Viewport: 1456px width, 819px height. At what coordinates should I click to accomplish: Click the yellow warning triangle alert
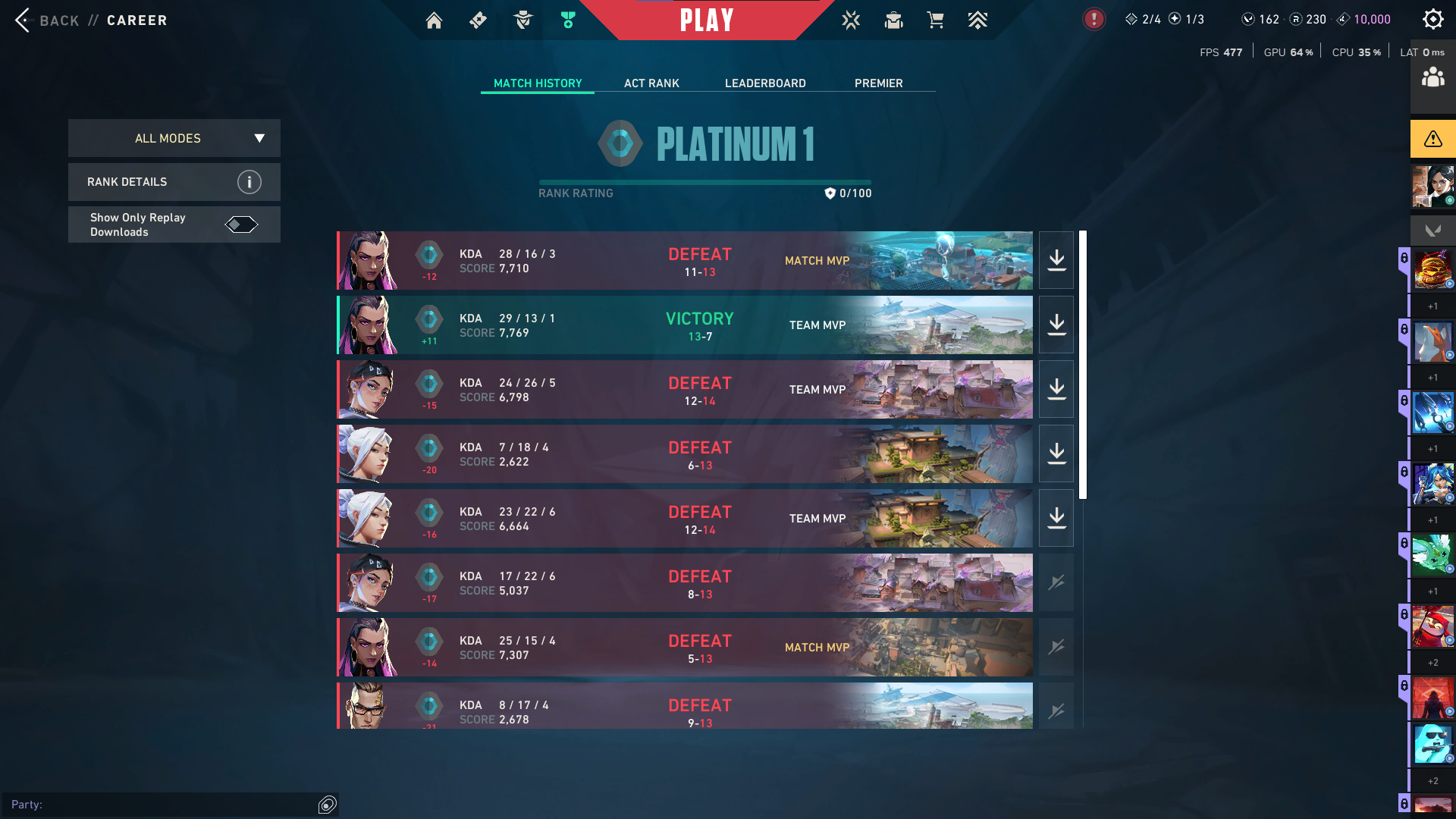[1432, 139]
